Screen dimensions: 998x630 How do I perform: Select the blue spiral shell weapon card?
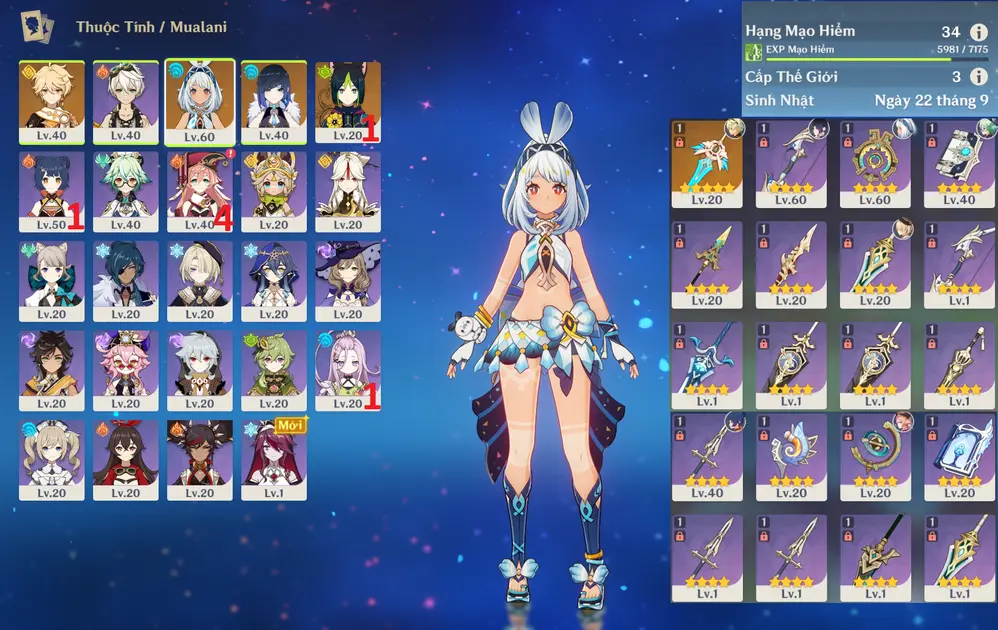(791, 456)
